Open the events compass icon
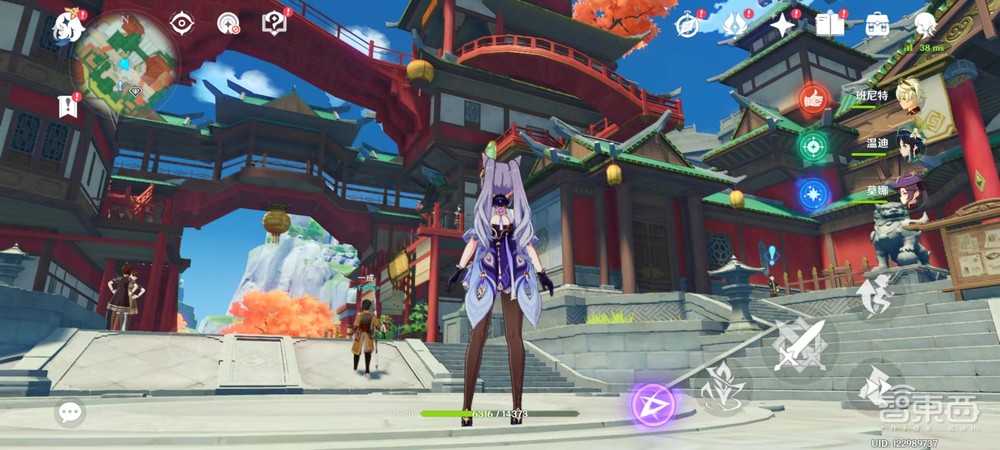The width and height of the screenshot is (1000, 450). click(687, 25)
